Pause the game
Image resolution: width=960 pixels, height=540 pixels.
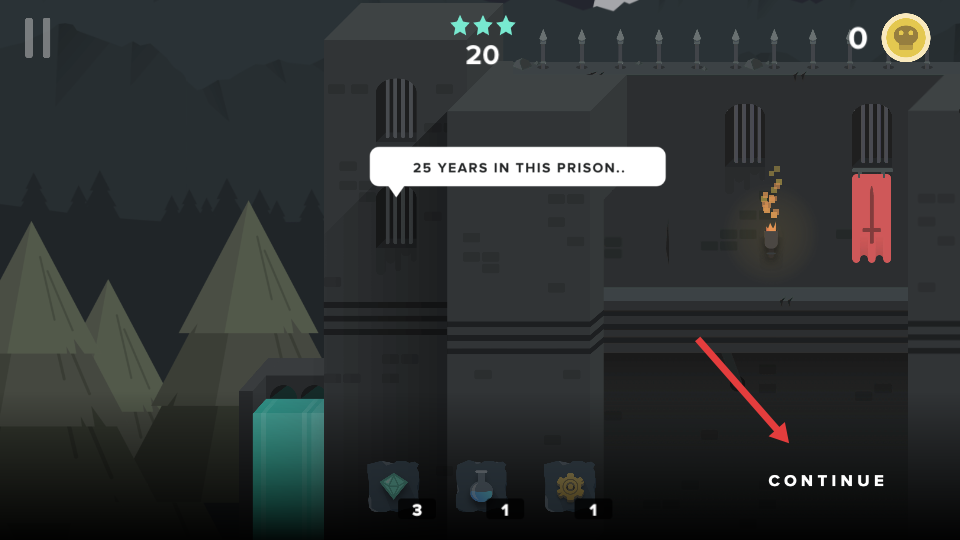(38, 38)
